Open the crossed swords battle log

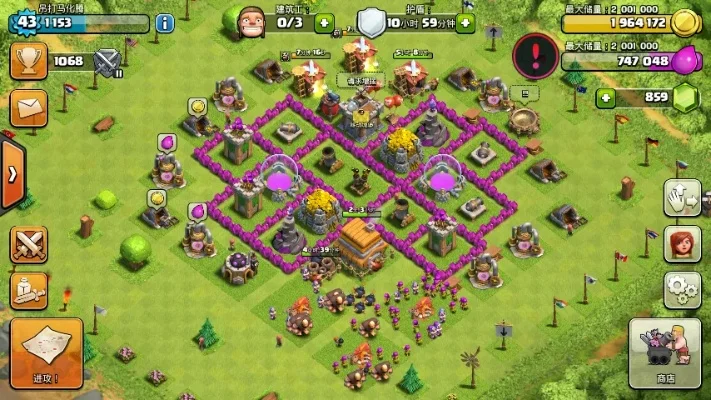coord(28,243)
